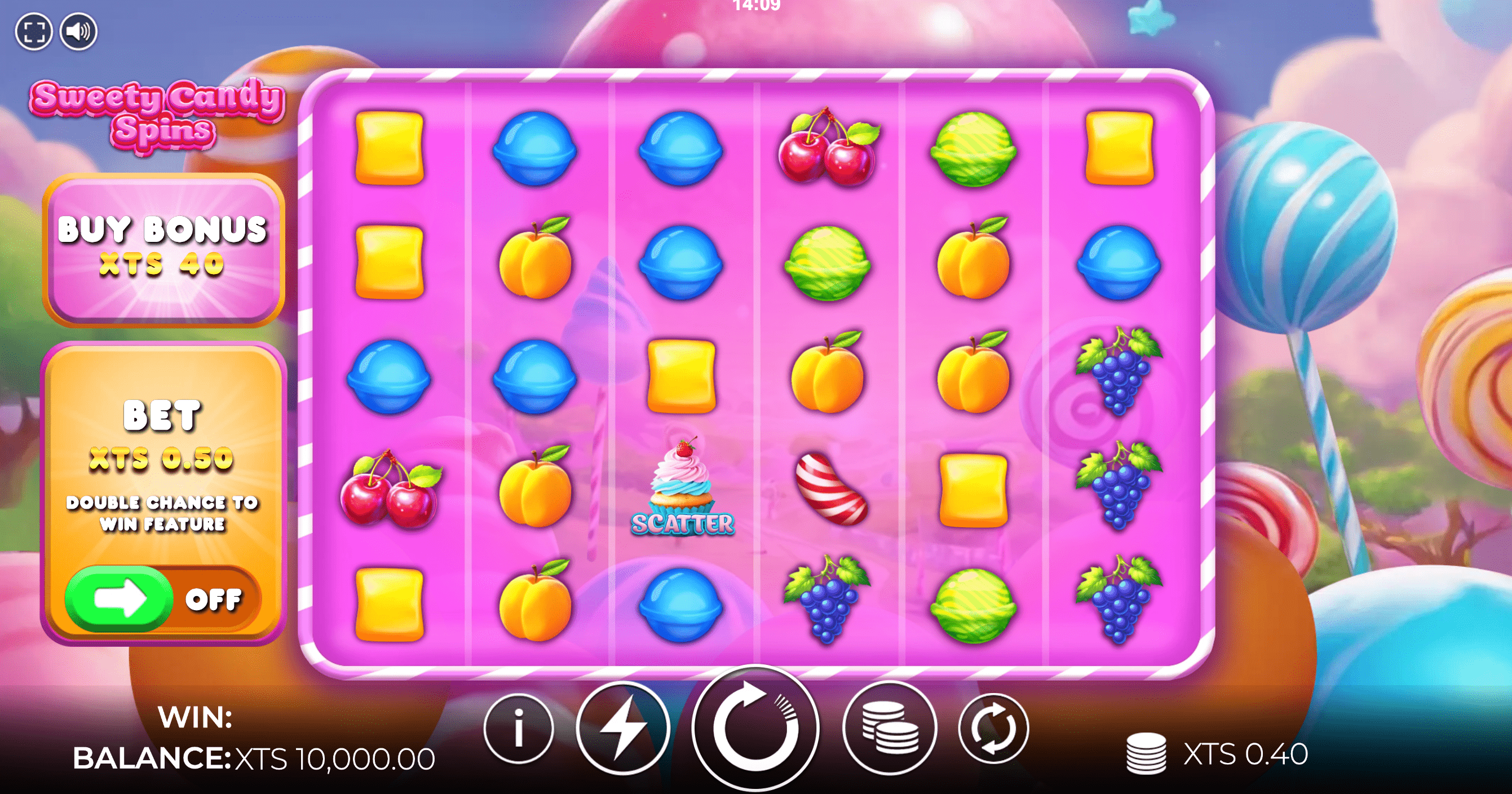1512x794 pixels.
Task: Open the game info panel
Action: [518, 728]
